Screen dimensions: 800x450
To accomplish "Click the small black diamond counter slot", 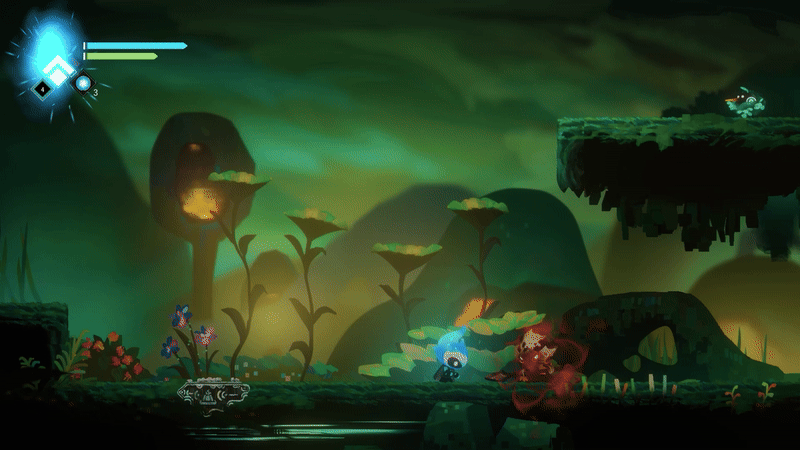I will pos(43,89).
